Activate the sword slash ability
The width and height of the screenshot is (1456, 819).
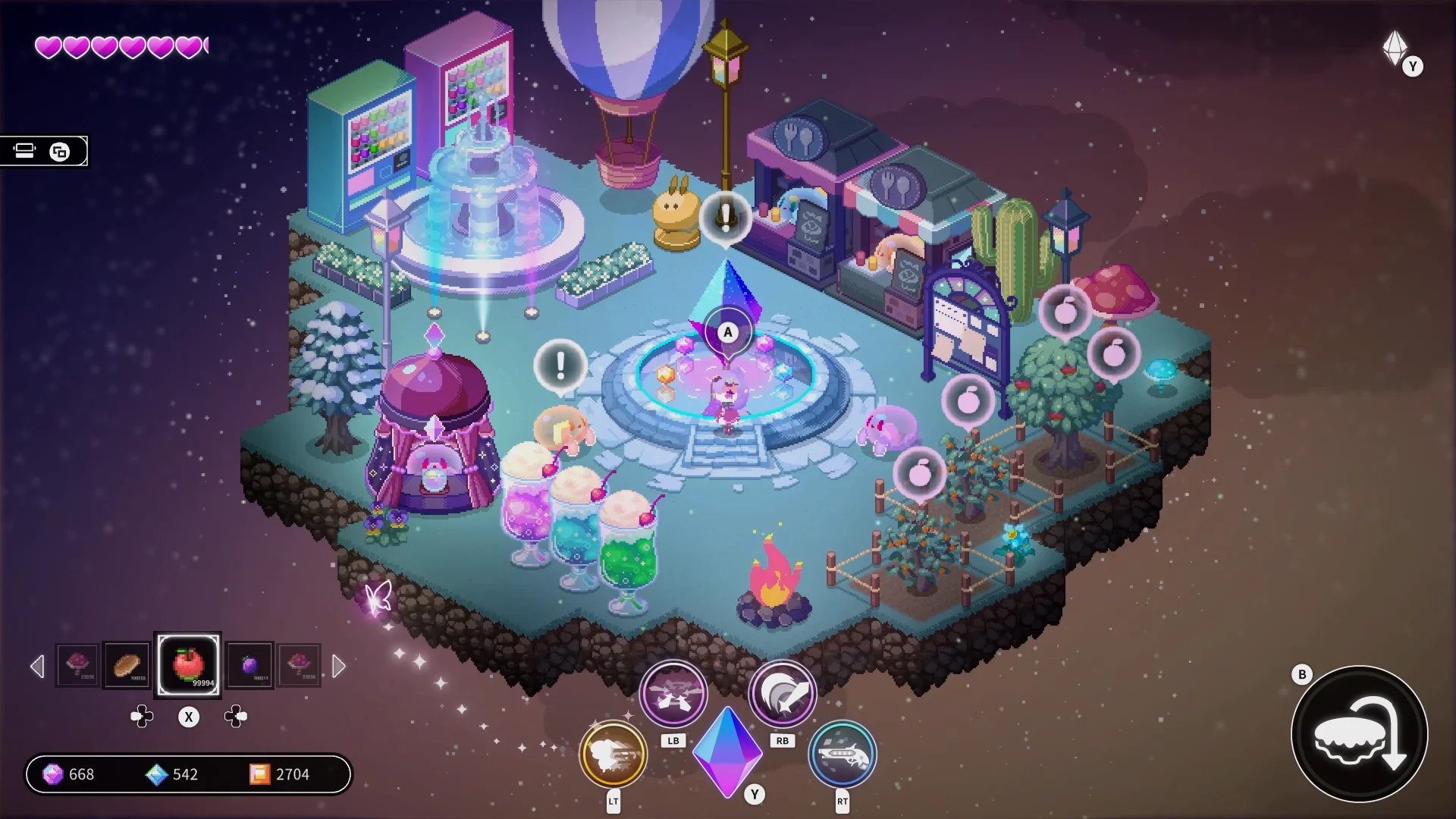pyautogui.click(x=782, y=693)
